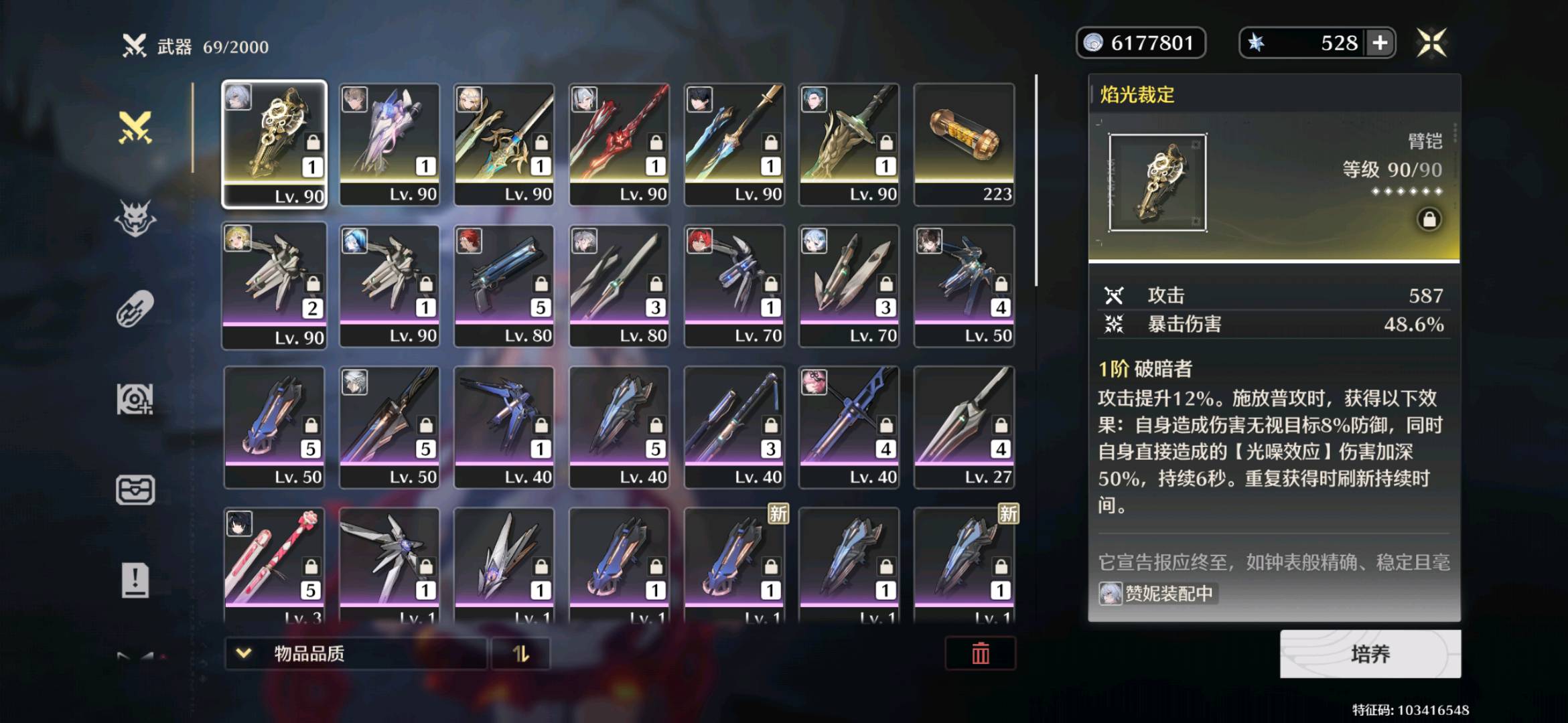This screenshot has height=723, width=1568.
Task: Close the weapon inventory screen
Action: point(1431,44)
